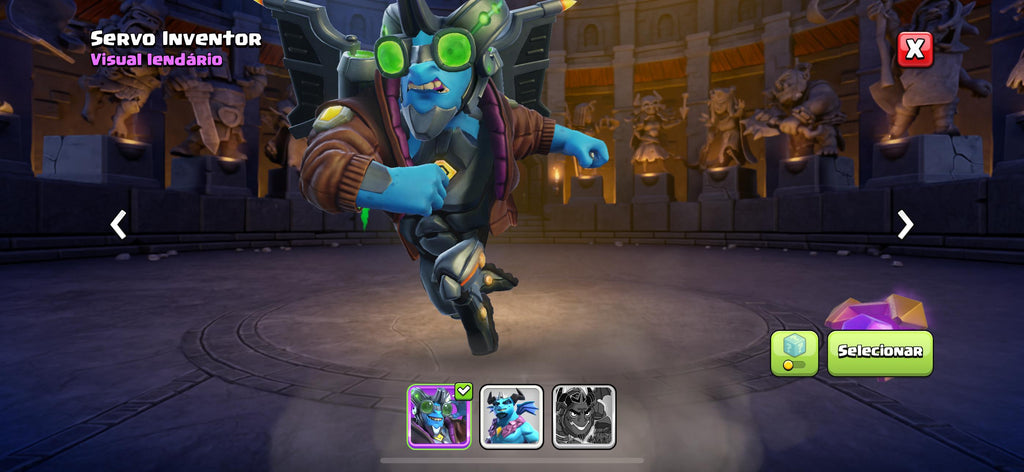Show the previous skin with the left arrow

tap(118, 224)
